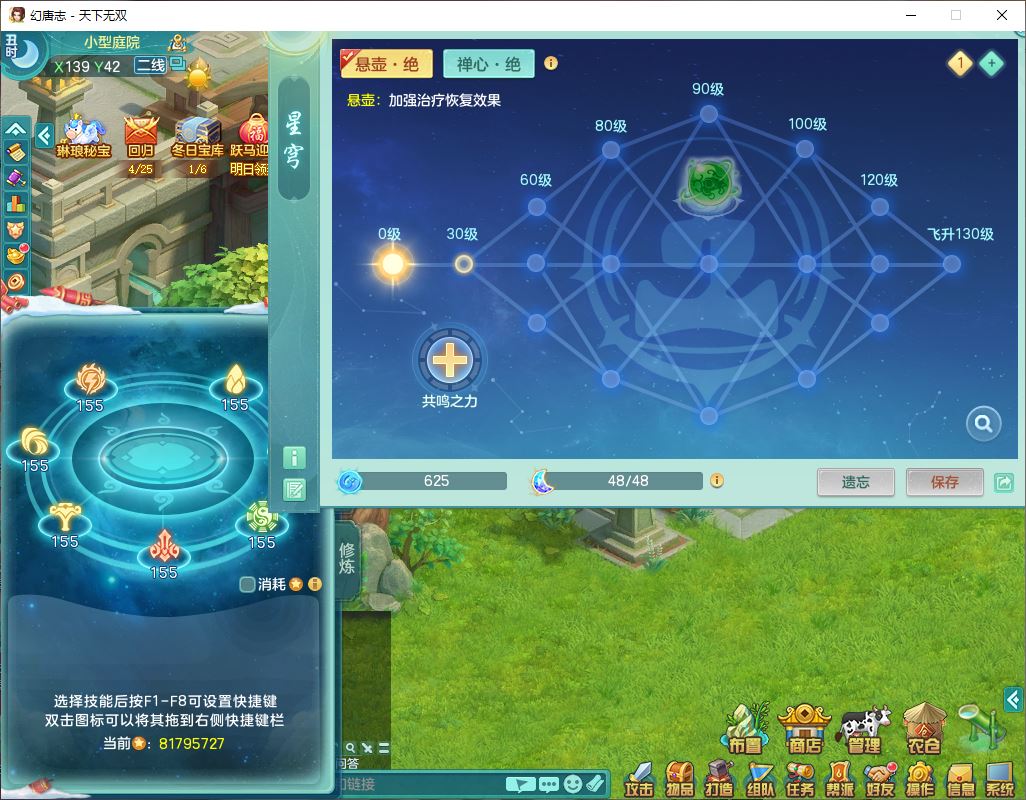Open the 系统 system menu
1026x800 pixels.
point(1000,778)
